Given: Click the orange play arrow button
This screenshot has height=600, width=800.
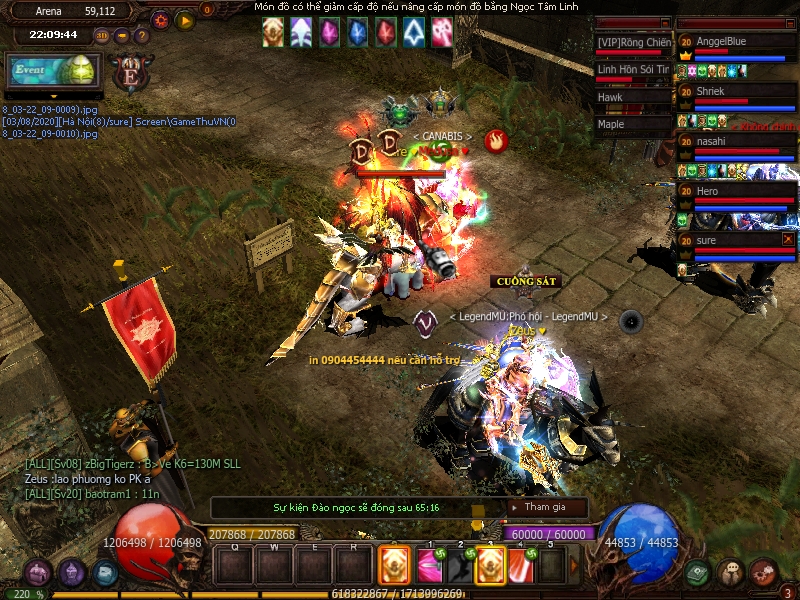Looking at the screenshot, I should coord(185,19).
